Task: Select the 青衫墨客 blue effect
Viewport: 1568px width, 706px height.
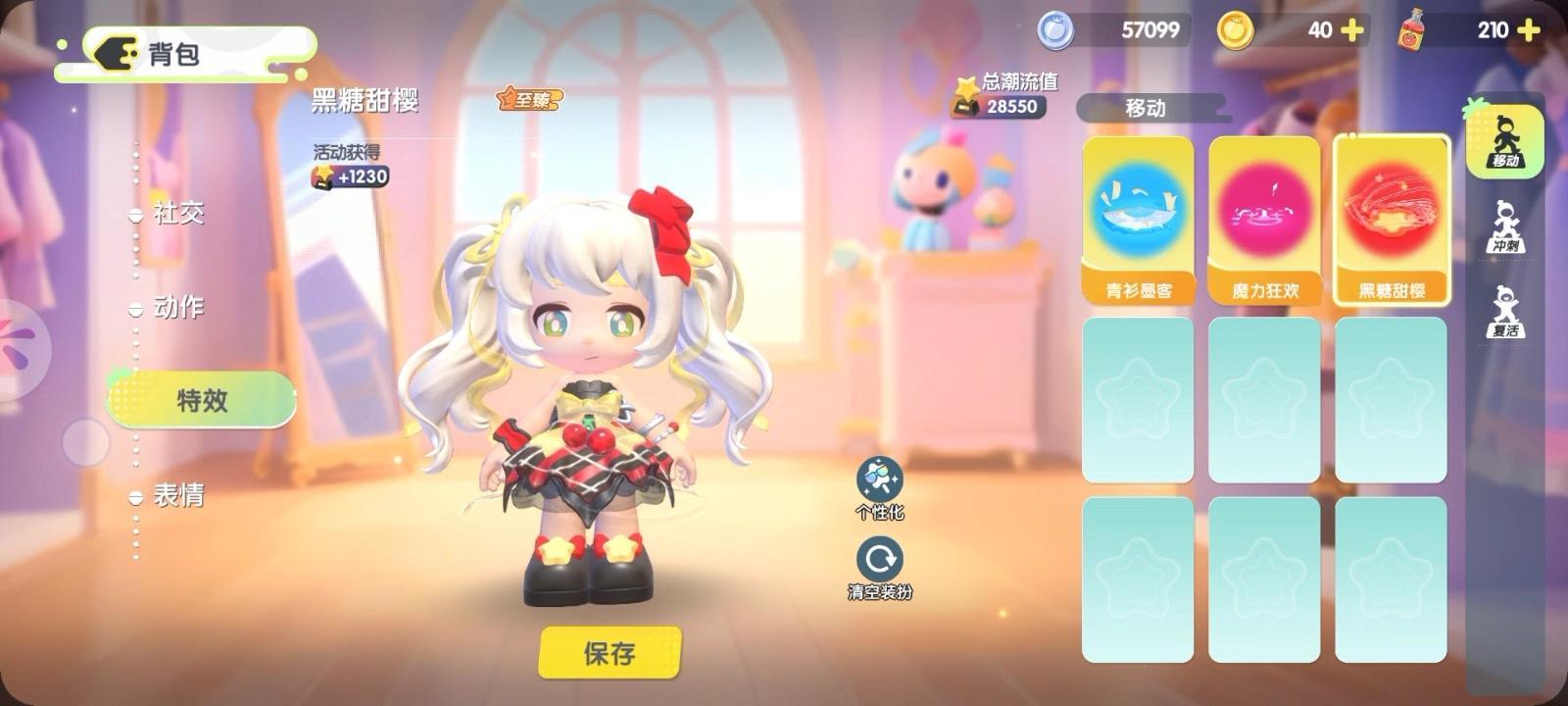Action: click(x=1137, y=211)
